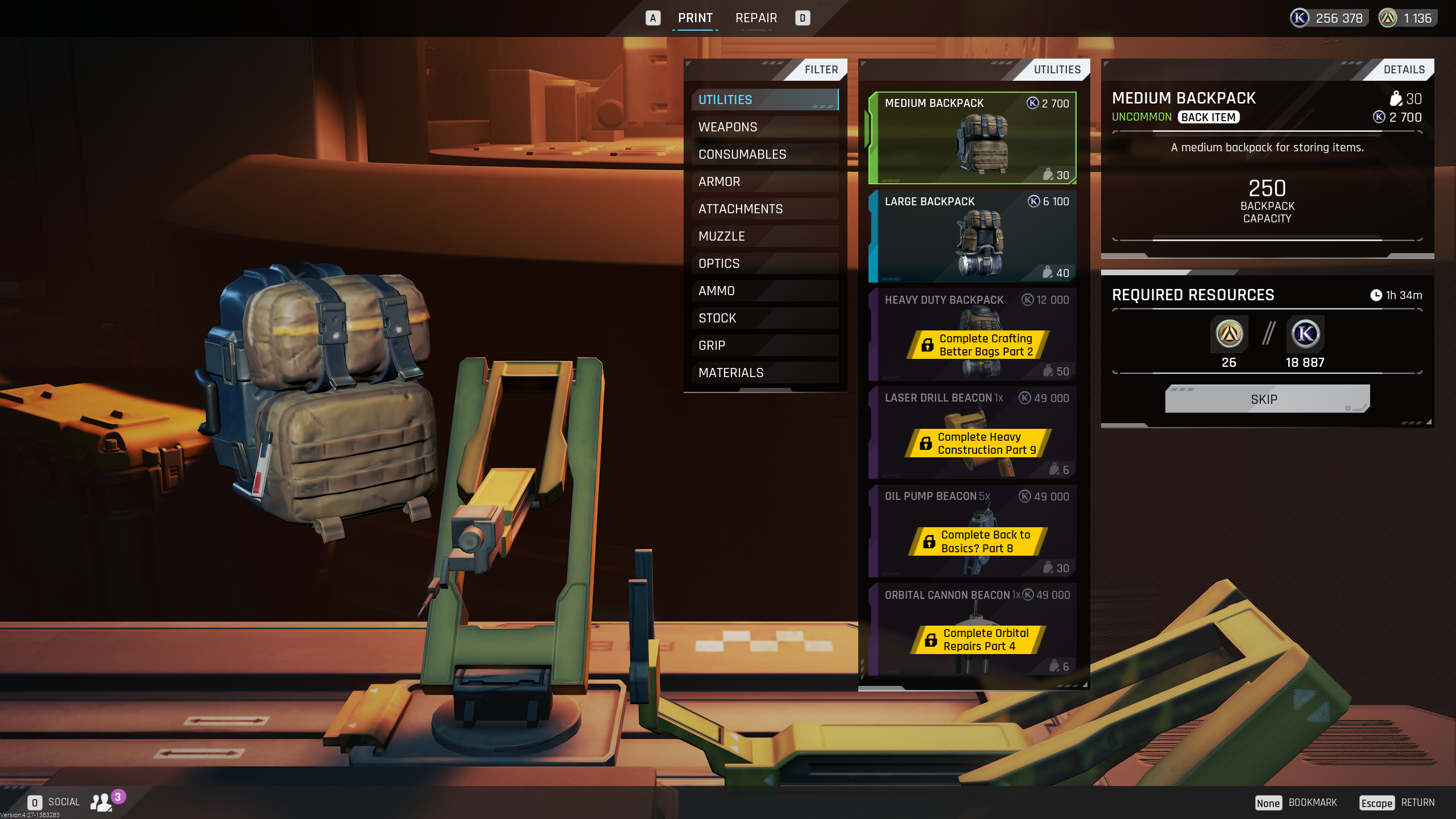
Task: Switch to the Repair tab
Action: (756, 18)
